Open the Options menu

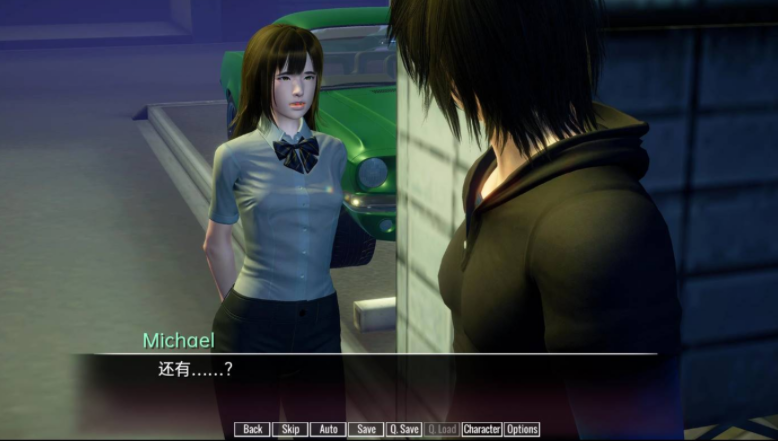tap(522, 429)
